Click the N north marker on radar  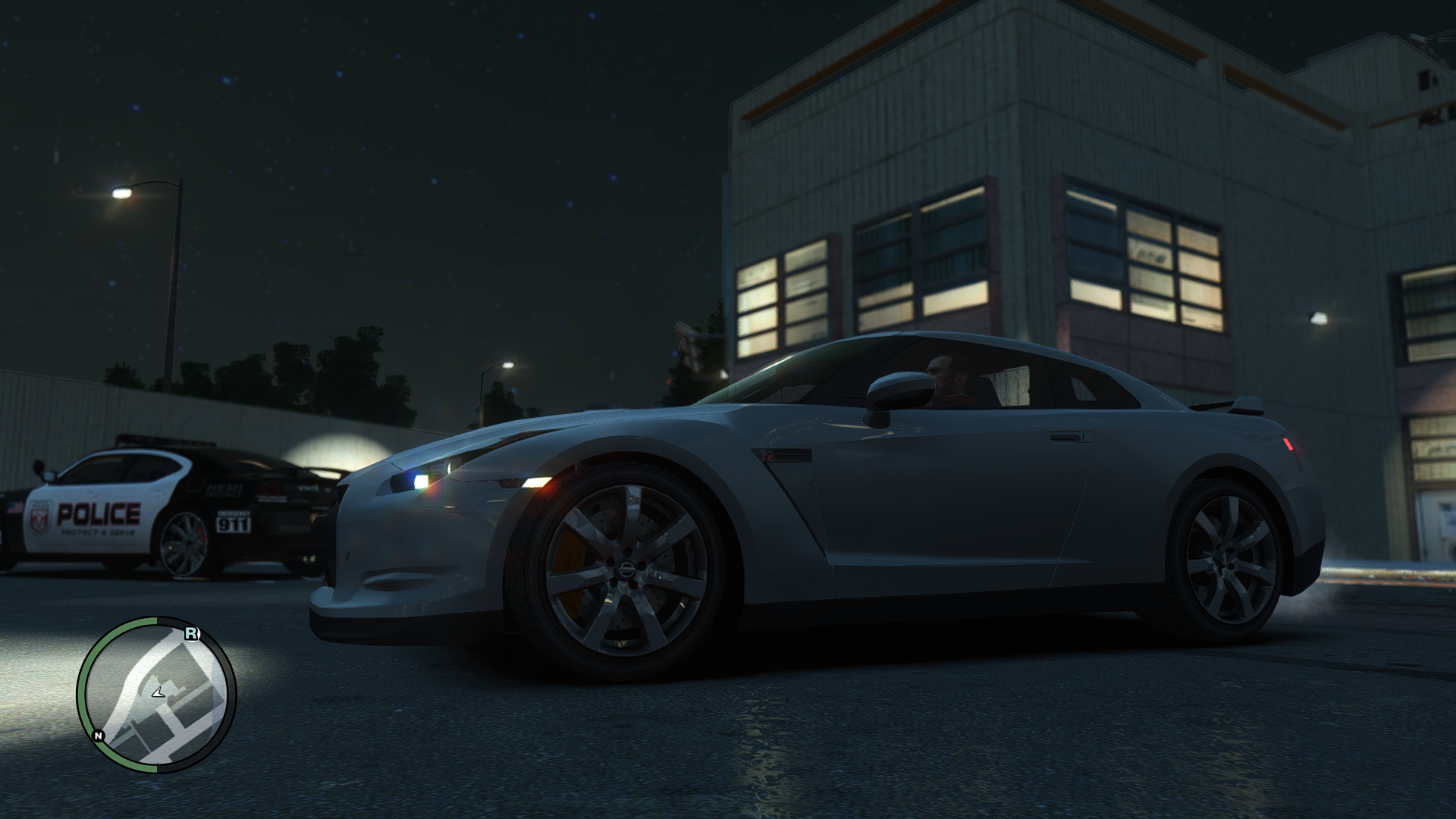[98, 736]
